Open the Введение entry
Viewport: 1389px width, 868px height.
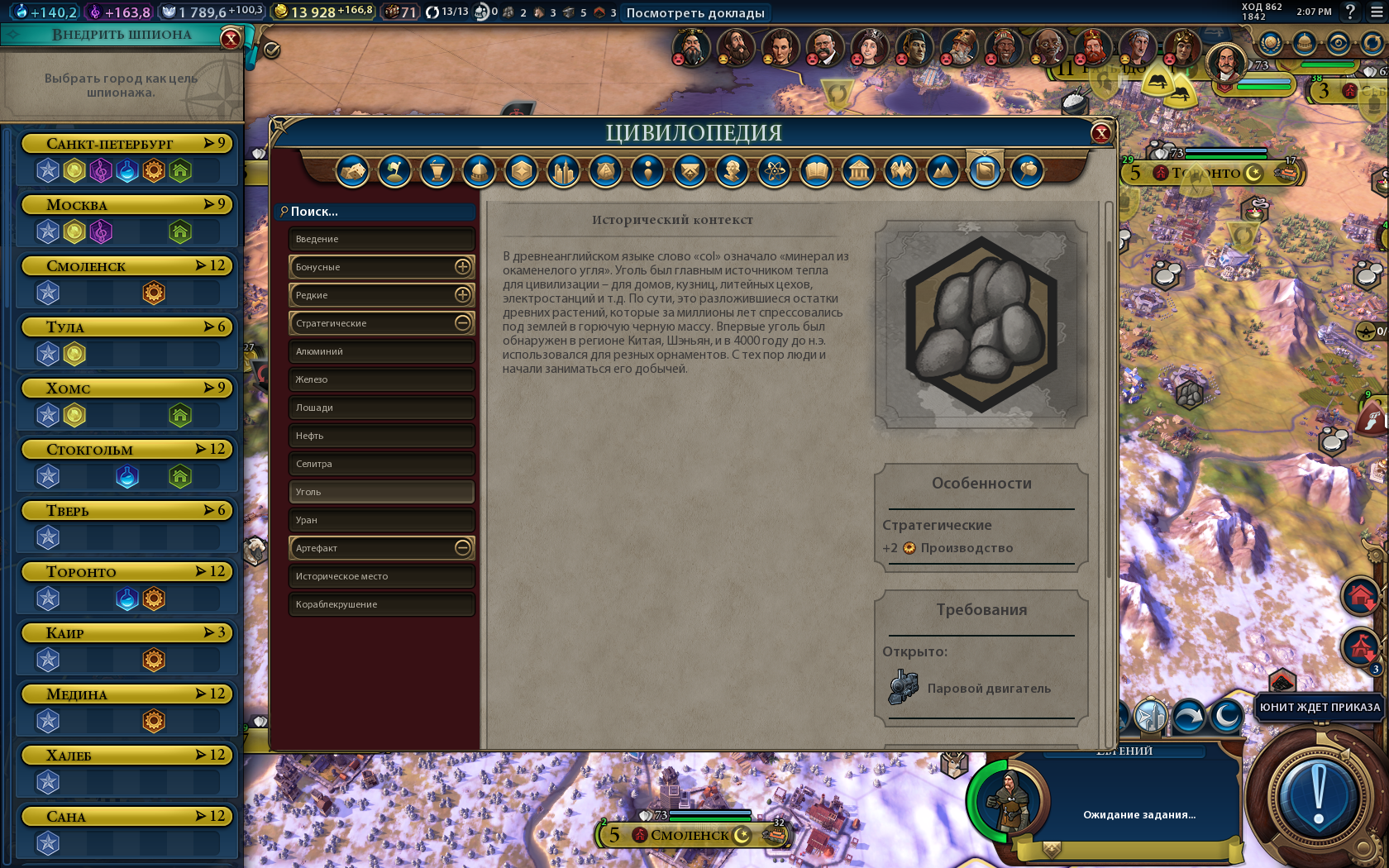click(x=381, y=239)
